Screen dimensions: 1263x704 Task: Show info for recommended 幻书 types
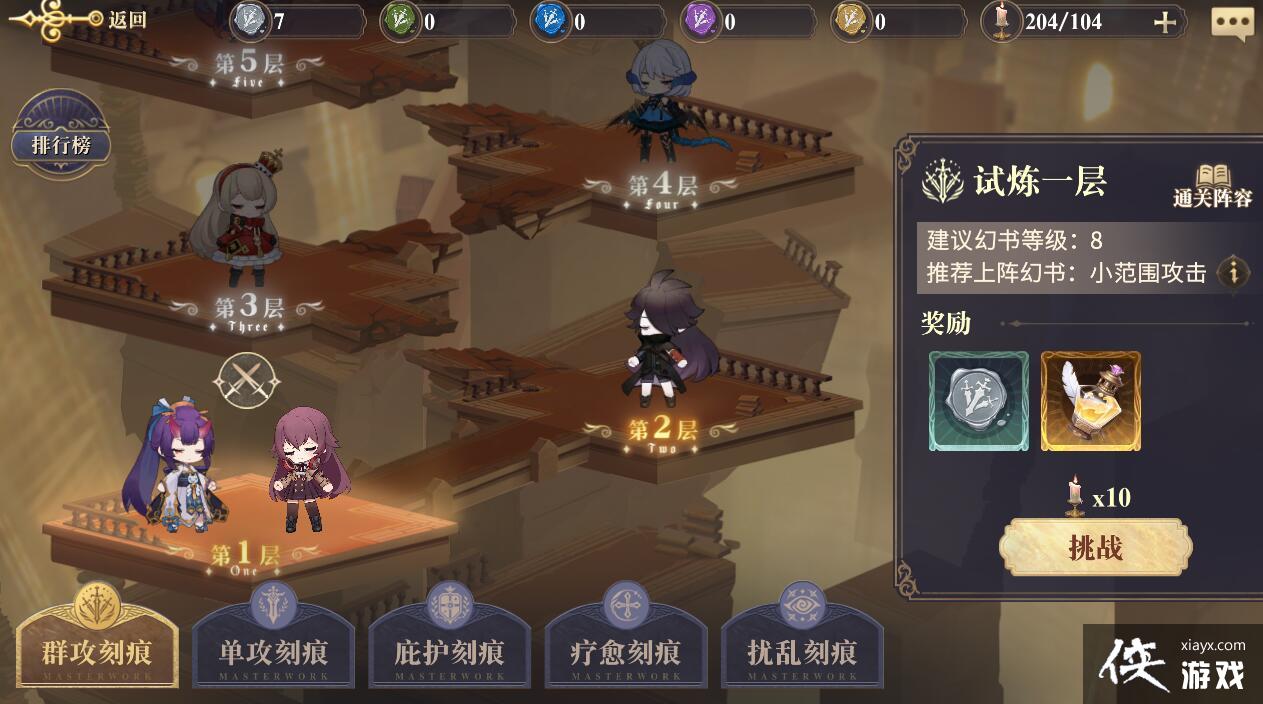1233,272
